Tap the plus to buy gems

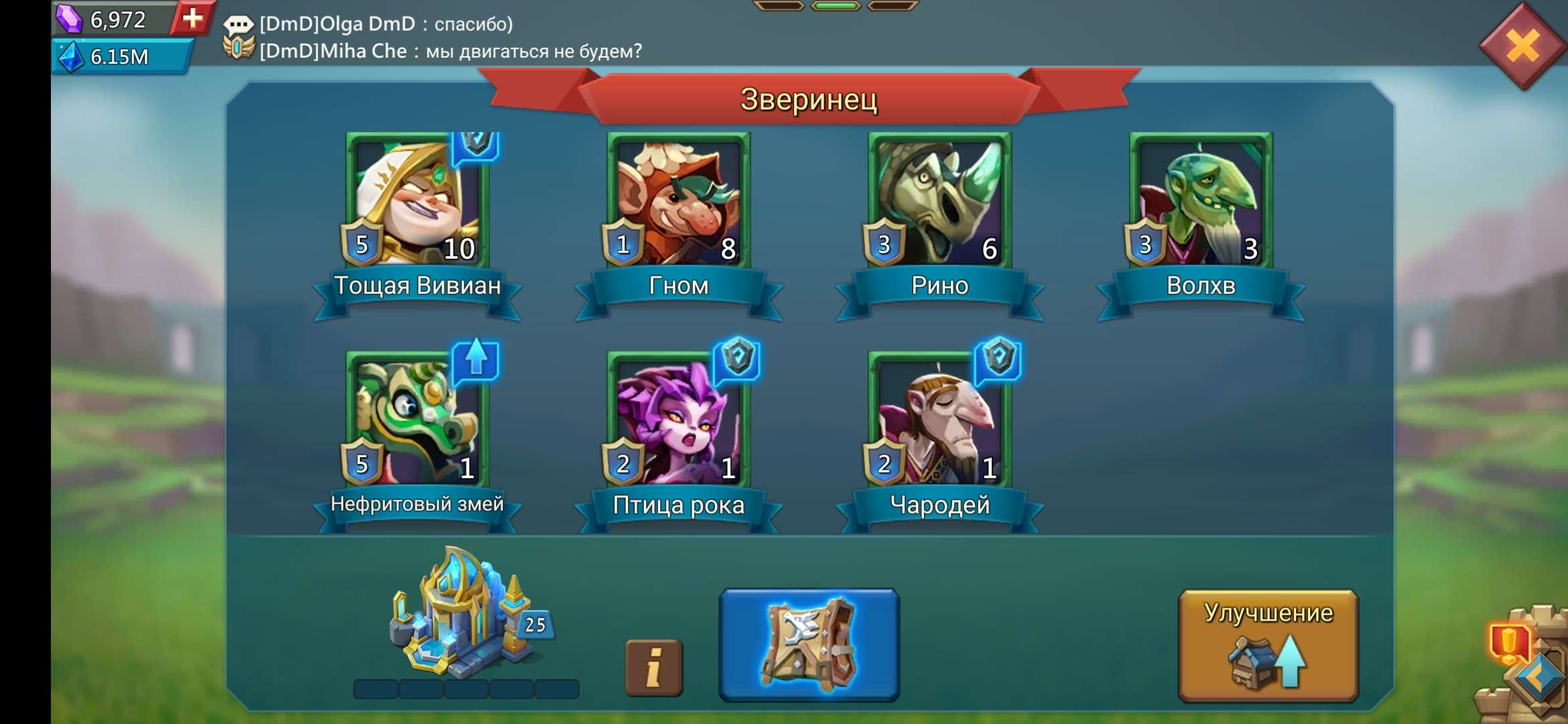[192, 19]
